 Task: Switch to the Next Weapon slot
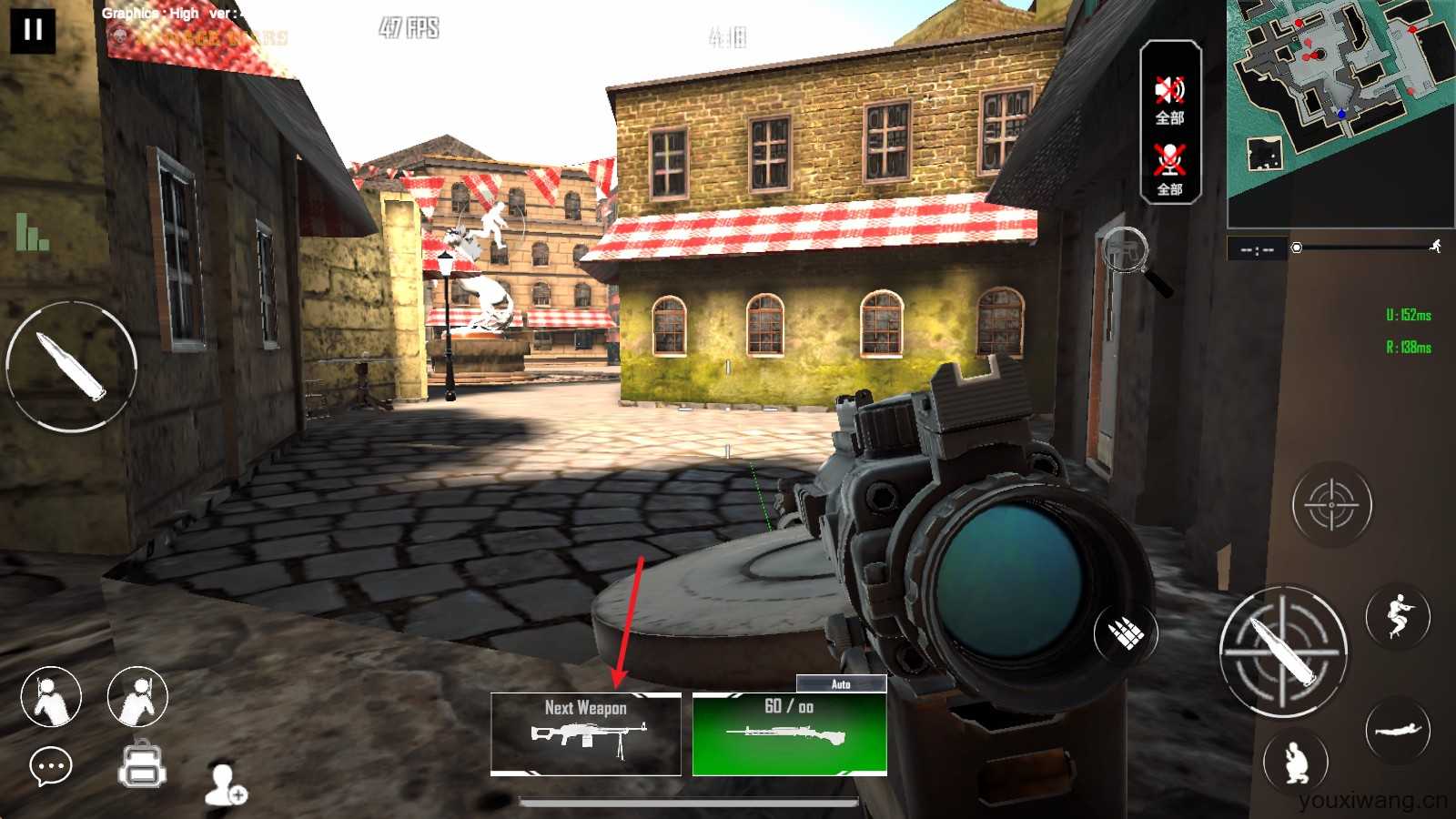(586, 734)
